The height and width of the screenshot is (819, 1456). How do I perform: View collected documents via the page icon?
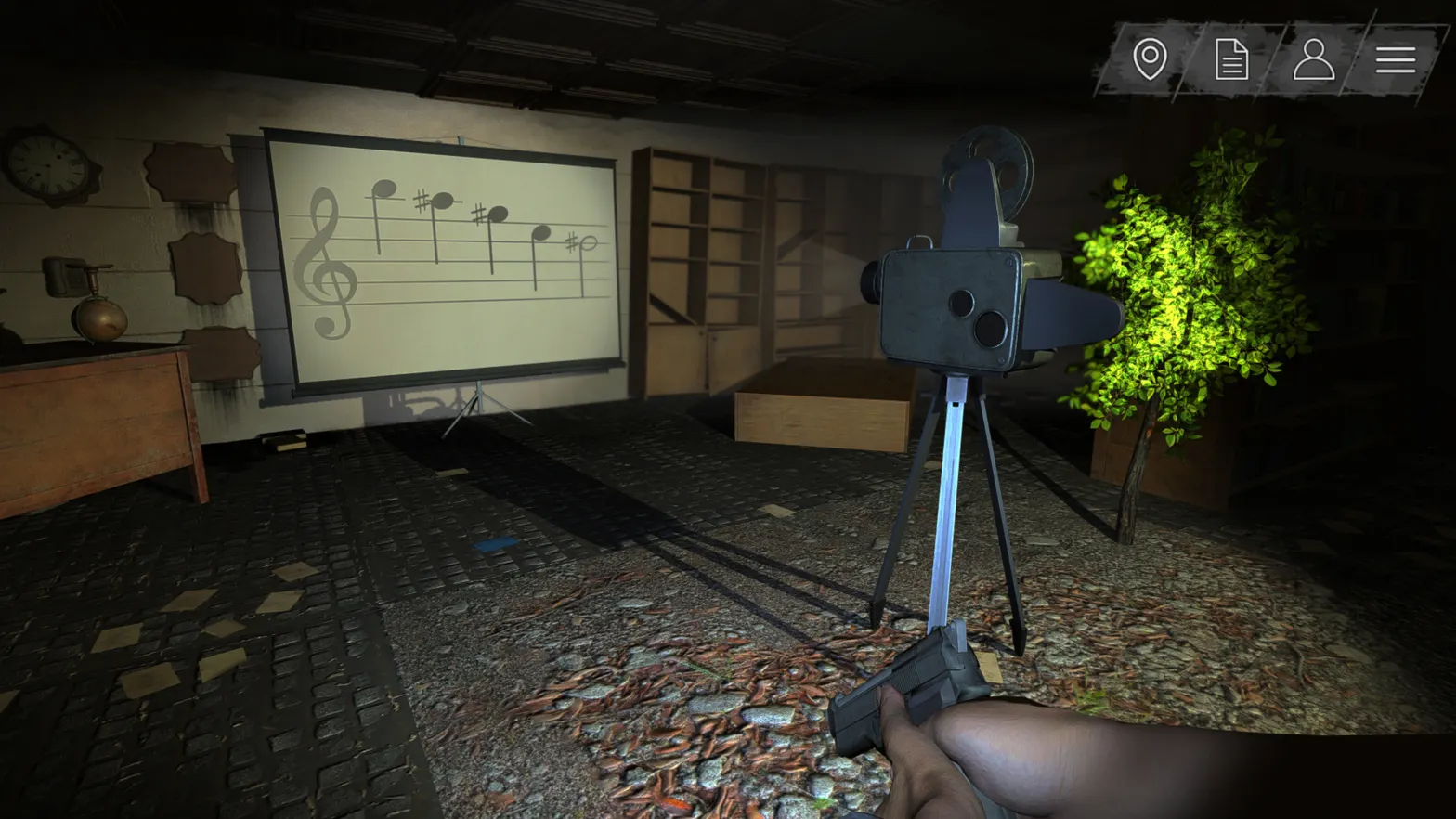(x=1232, y=59)
